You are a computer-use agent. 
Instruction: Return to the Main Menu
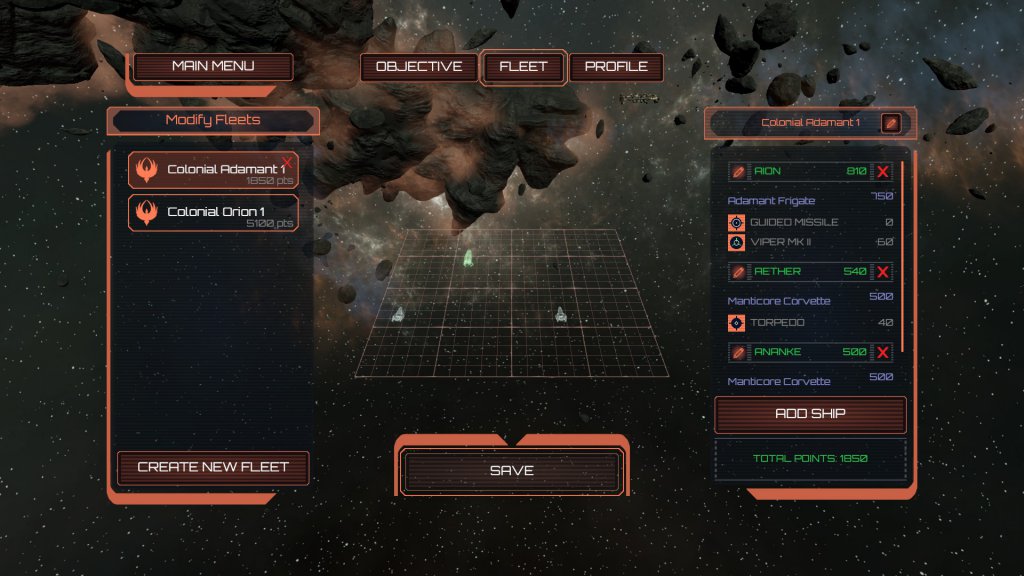[x=213, y=67]
